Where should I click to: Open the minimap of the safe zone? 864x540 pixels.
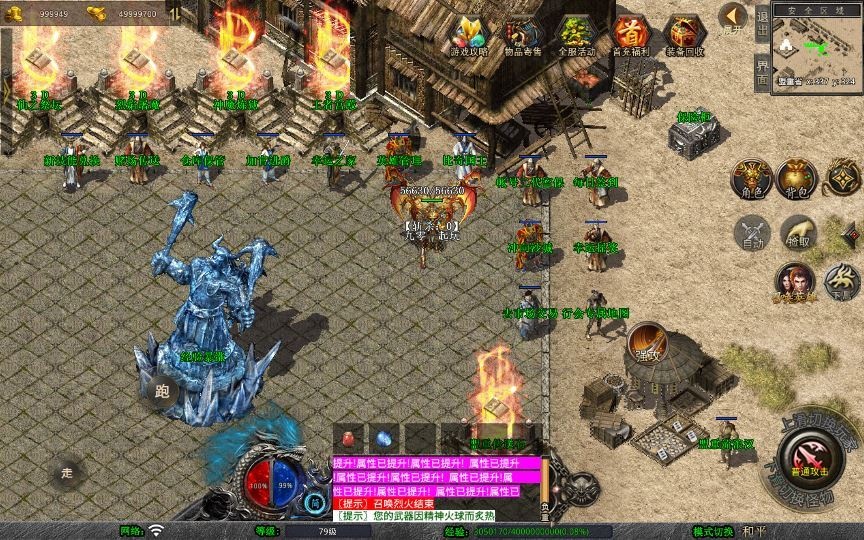[816, 48]
